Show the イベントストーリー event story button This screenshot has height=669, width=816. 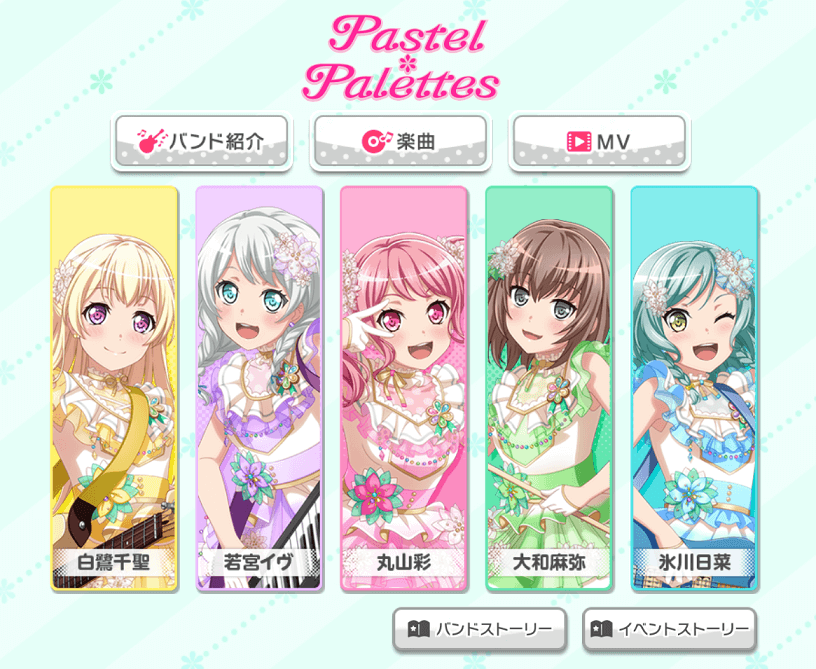[x=670, y=629]
